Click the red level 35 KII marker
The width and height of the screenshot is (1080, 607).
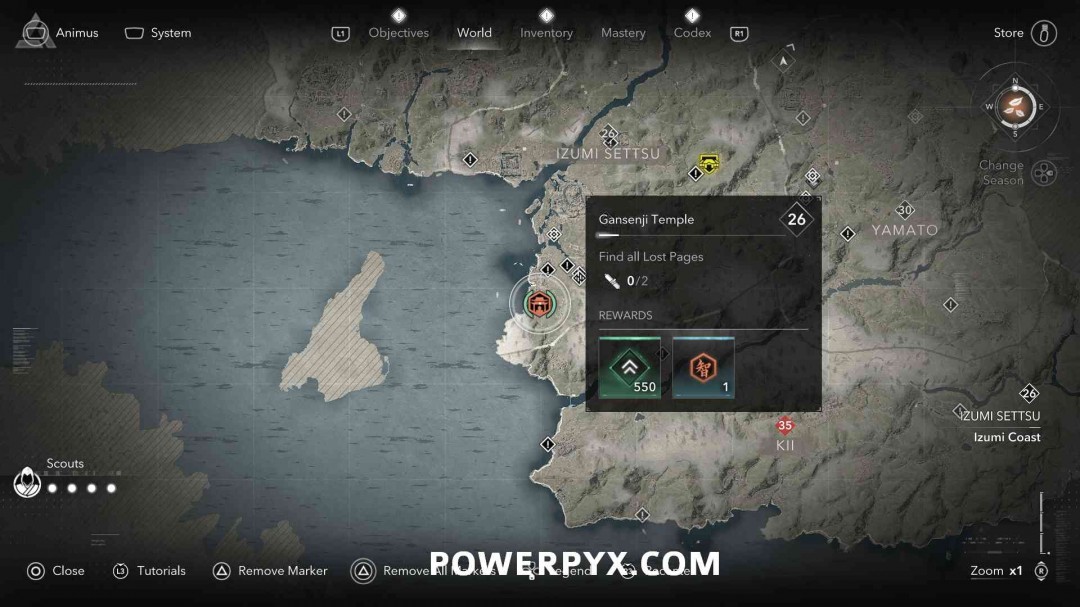(x=785, y=426)
